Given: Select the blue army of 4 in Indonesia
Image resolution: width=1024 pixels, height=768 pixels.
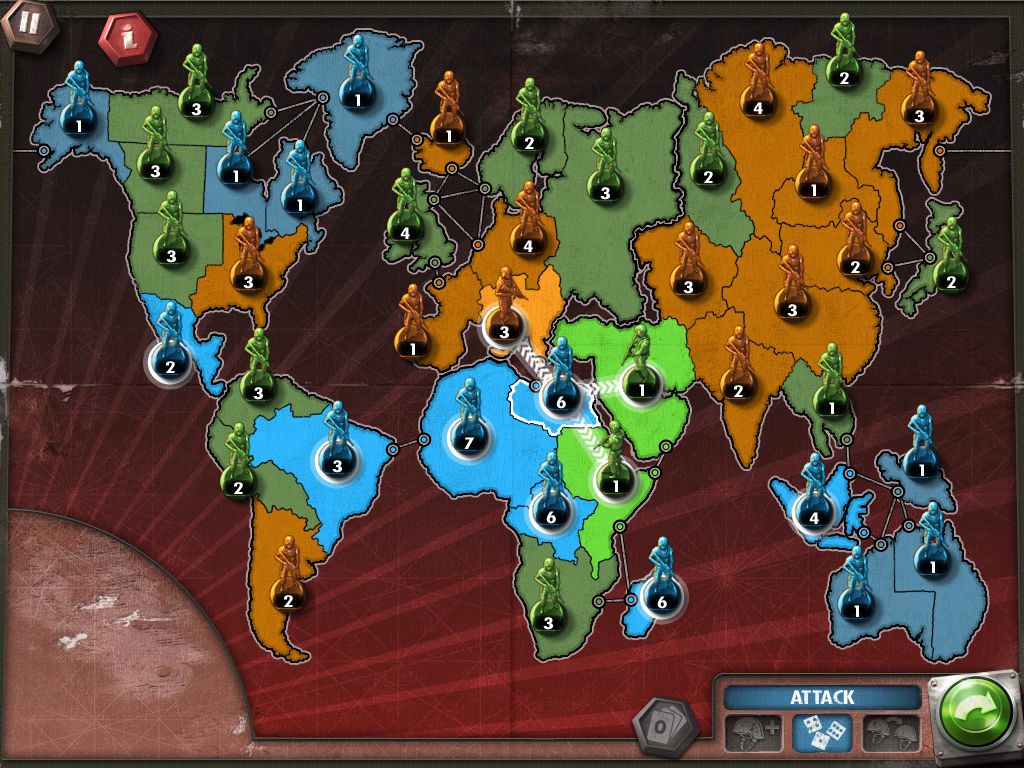Looking at the screenshot, I should pyautogui.click(x=813, y=517).
